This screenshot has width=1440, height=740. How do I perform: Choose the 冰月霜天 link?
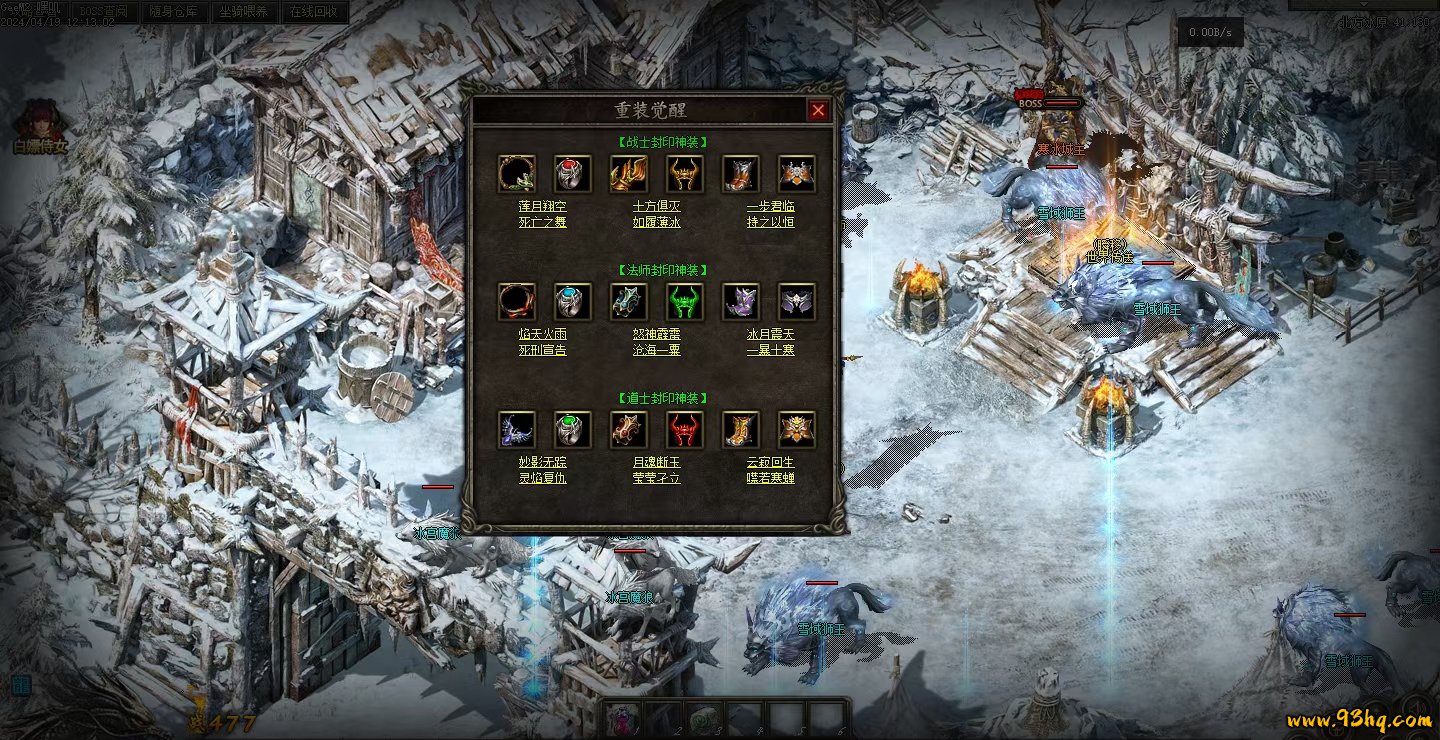coord(770,334)
